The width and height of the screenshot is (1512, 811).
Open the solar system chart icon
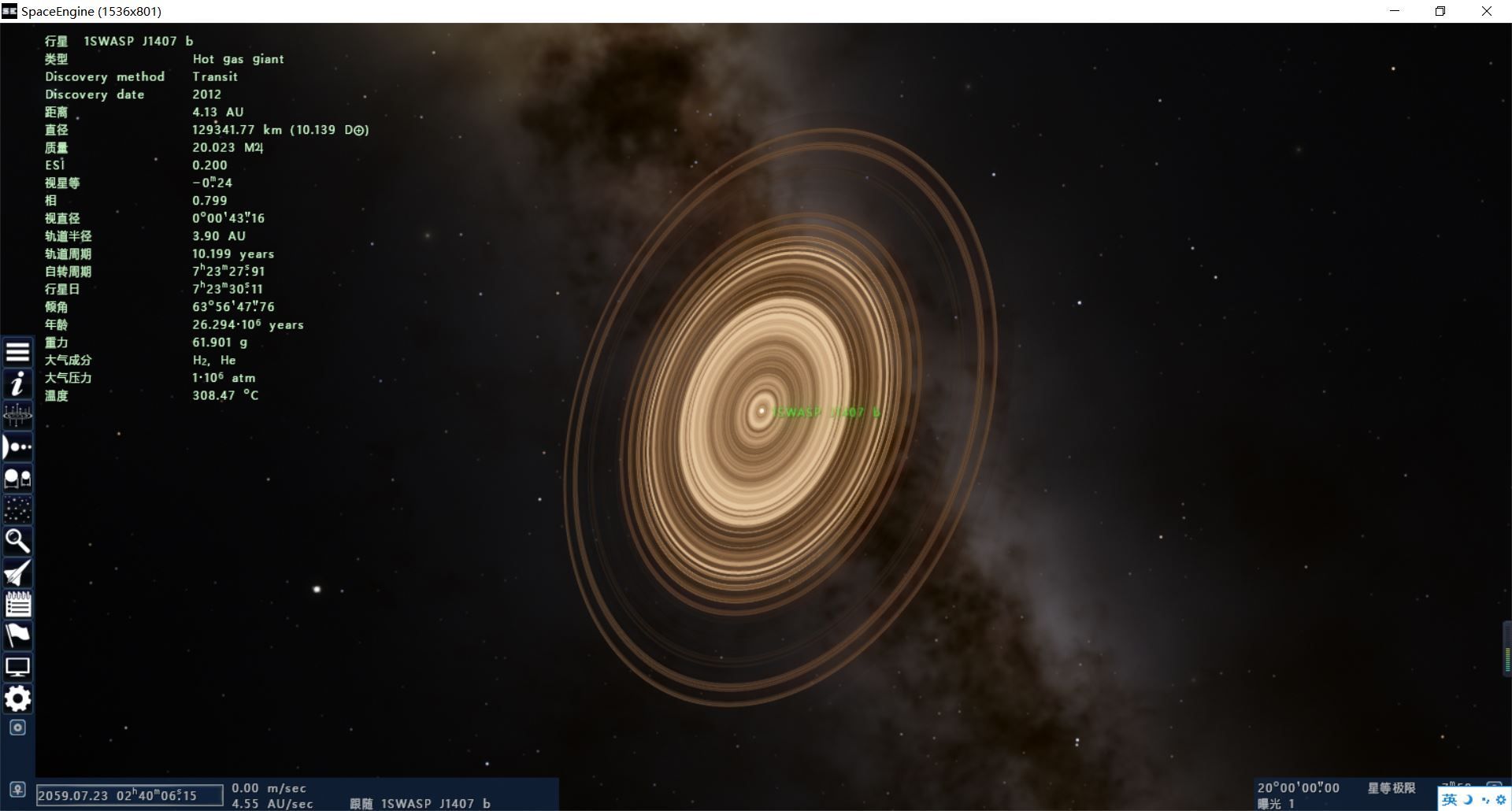pyautogui.click(x=17, y=415)
